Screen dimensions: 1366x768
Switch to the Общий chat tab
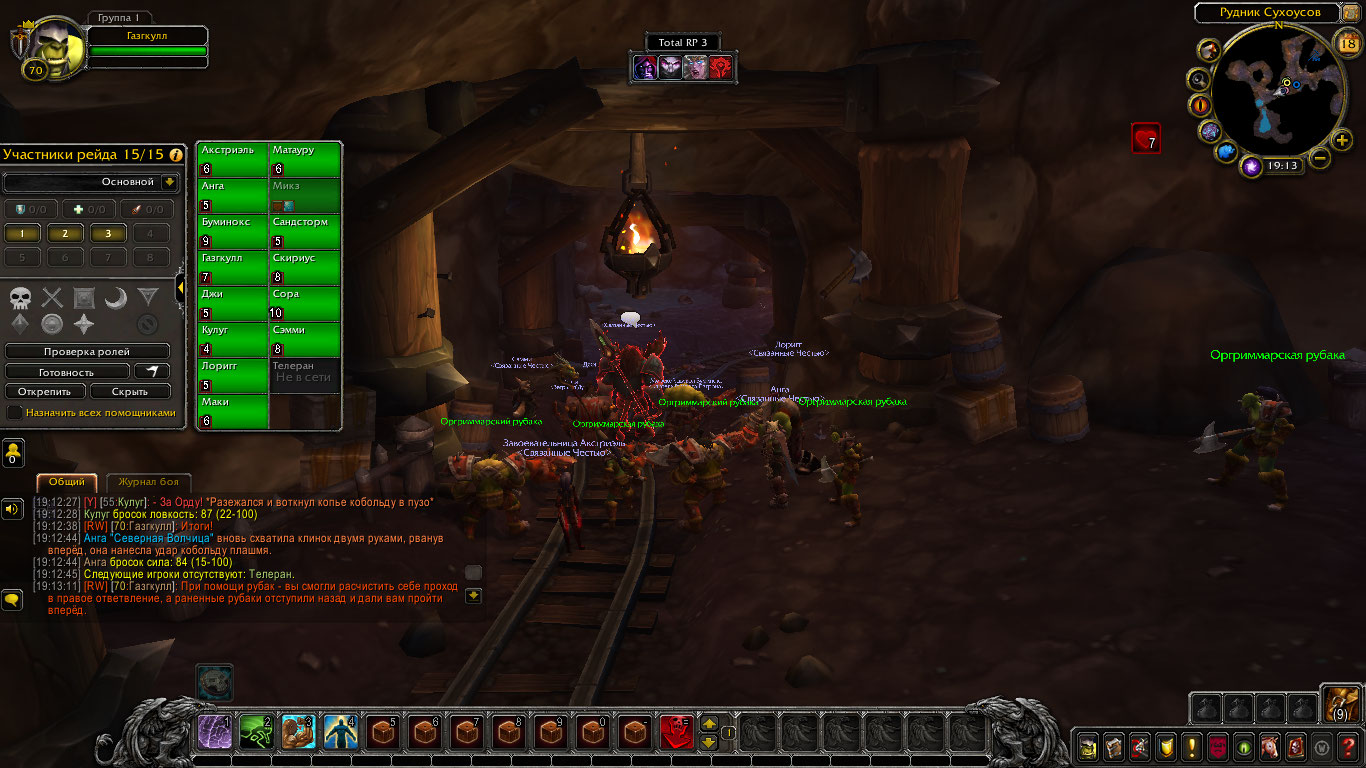(67, 482)
